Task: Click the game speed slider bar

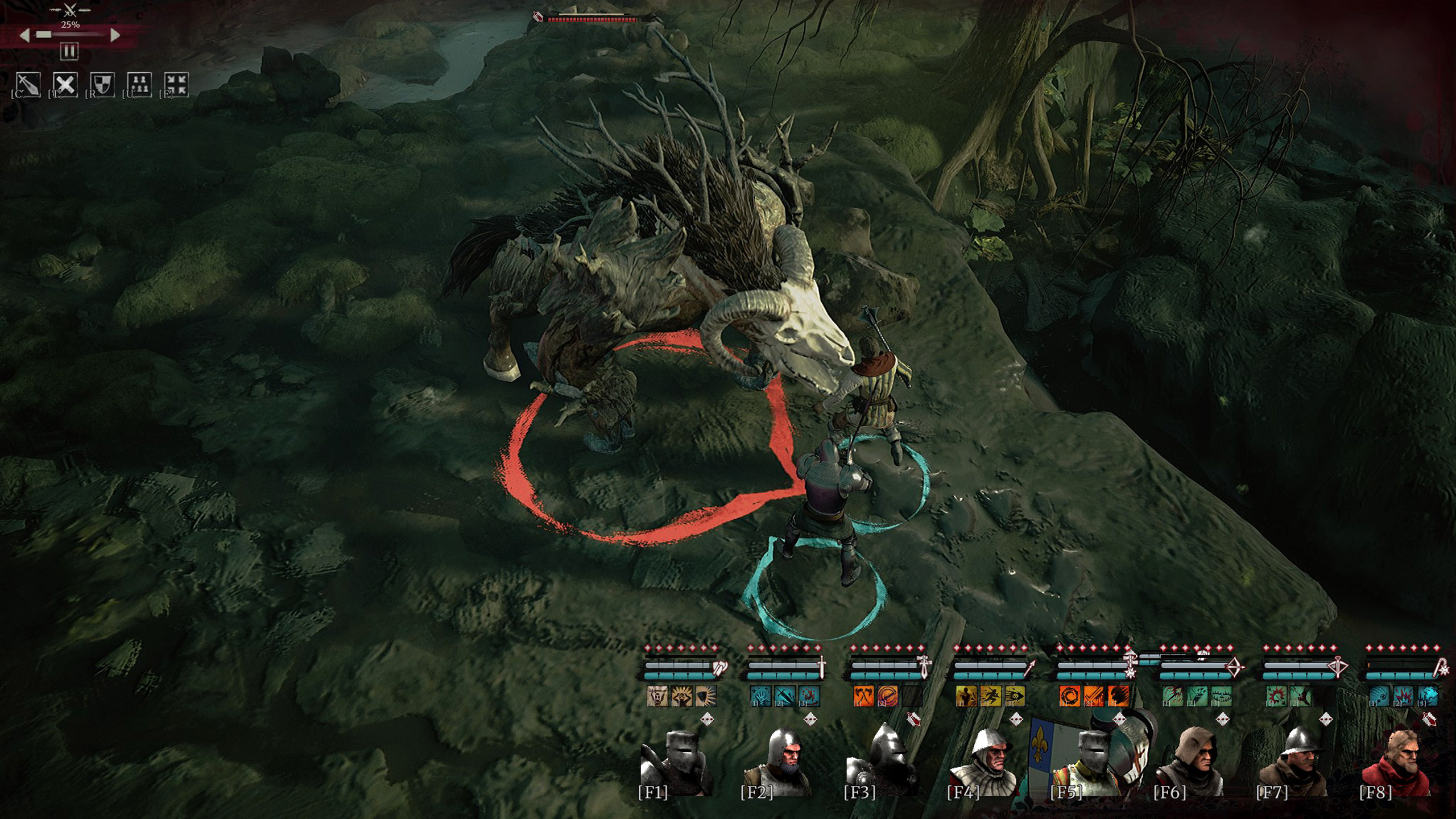Action: [69, 35]
